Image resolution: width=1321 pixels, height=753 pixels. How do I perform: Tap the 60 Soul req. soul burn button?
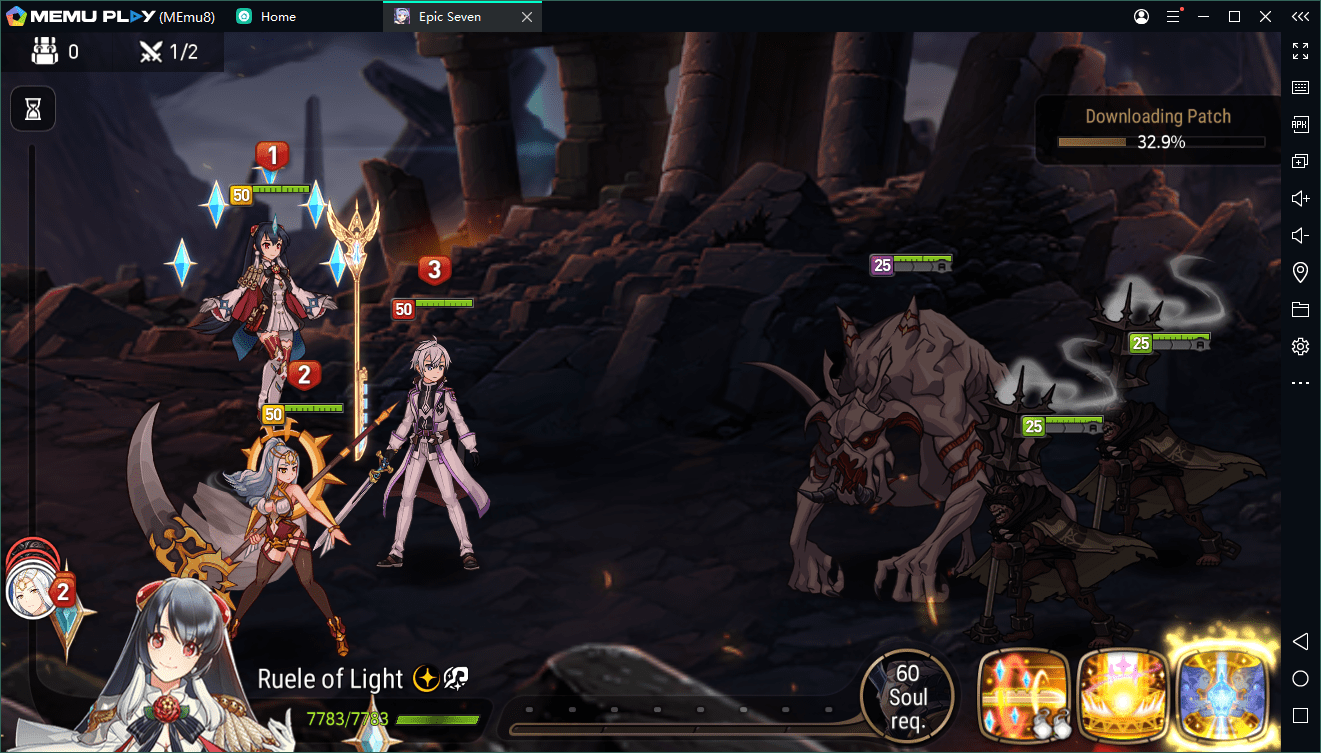coord(907,697)
